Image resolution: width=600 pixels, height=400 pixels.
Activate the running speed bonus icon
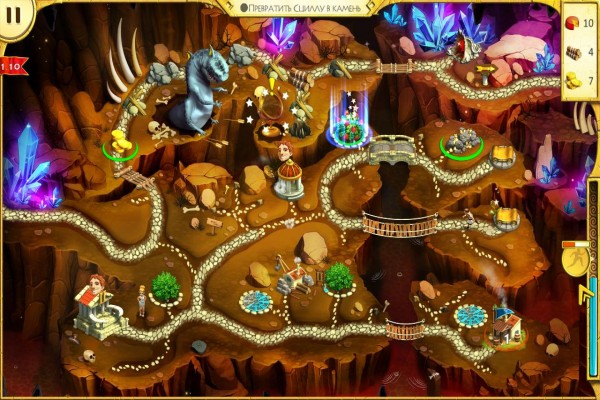click(x=574, y=263)
